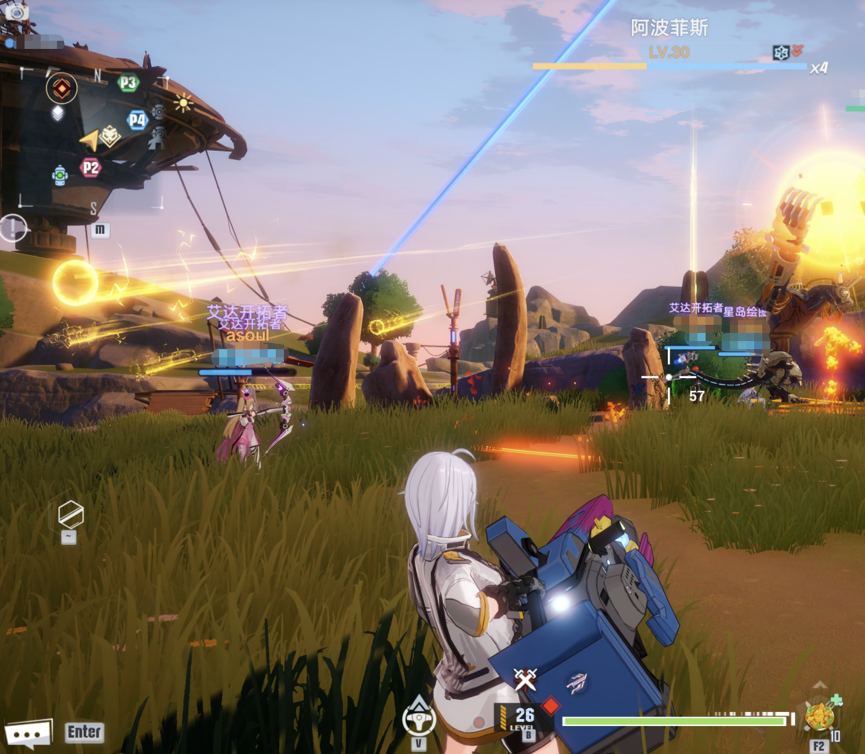Screen dimensions: 865x754
Task: Click the yellow sun marker on the minimap
Action: point(183,102)
